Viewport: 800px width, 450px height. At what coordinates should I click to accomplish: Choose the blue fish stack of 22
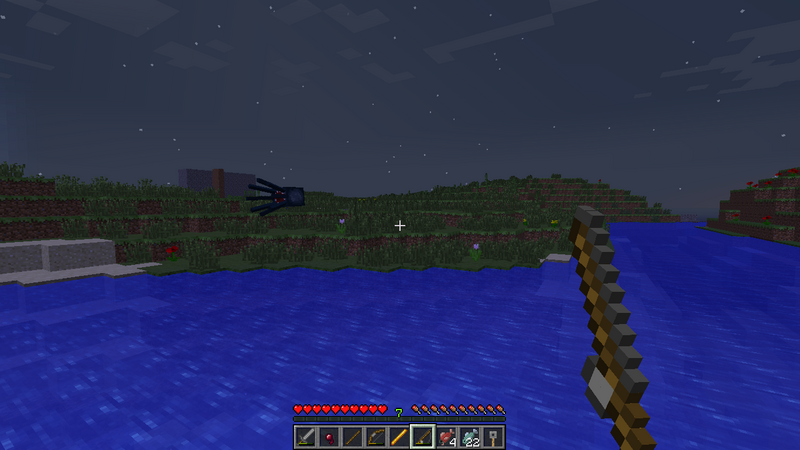(x=469, y=437)
